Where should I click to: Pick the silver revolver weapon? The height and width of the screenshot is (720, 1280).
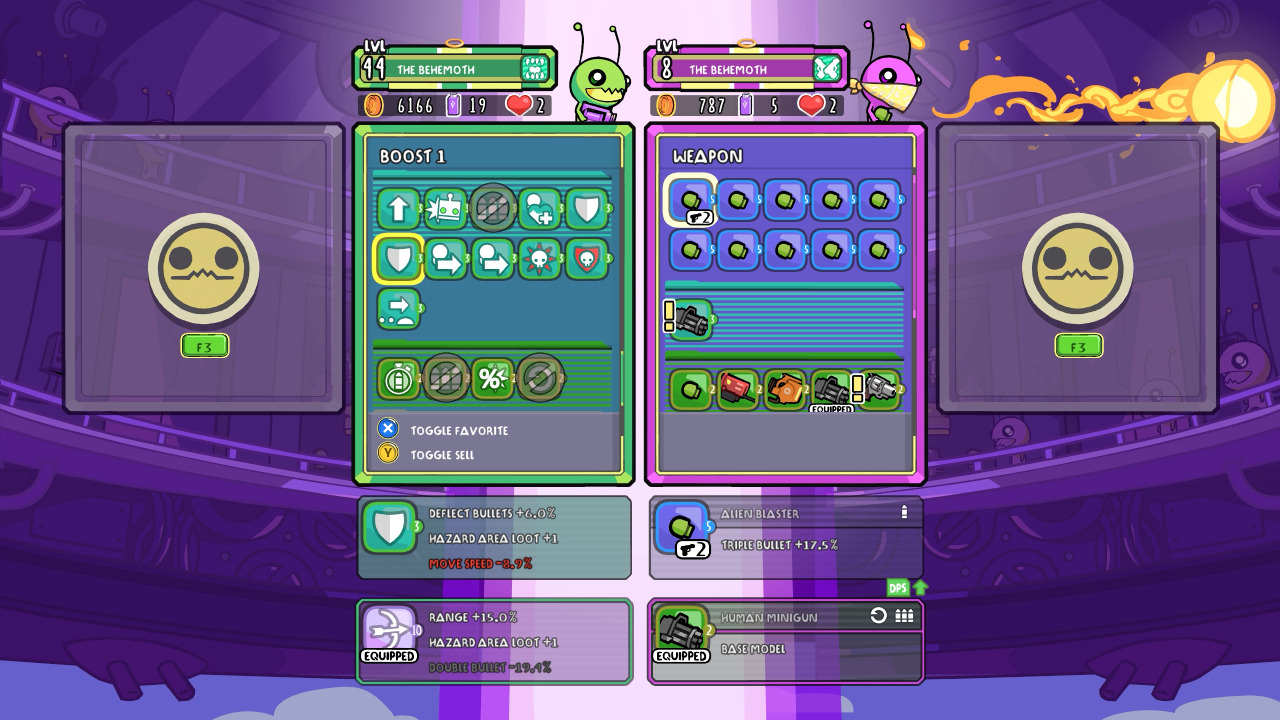tap(880, 390)
